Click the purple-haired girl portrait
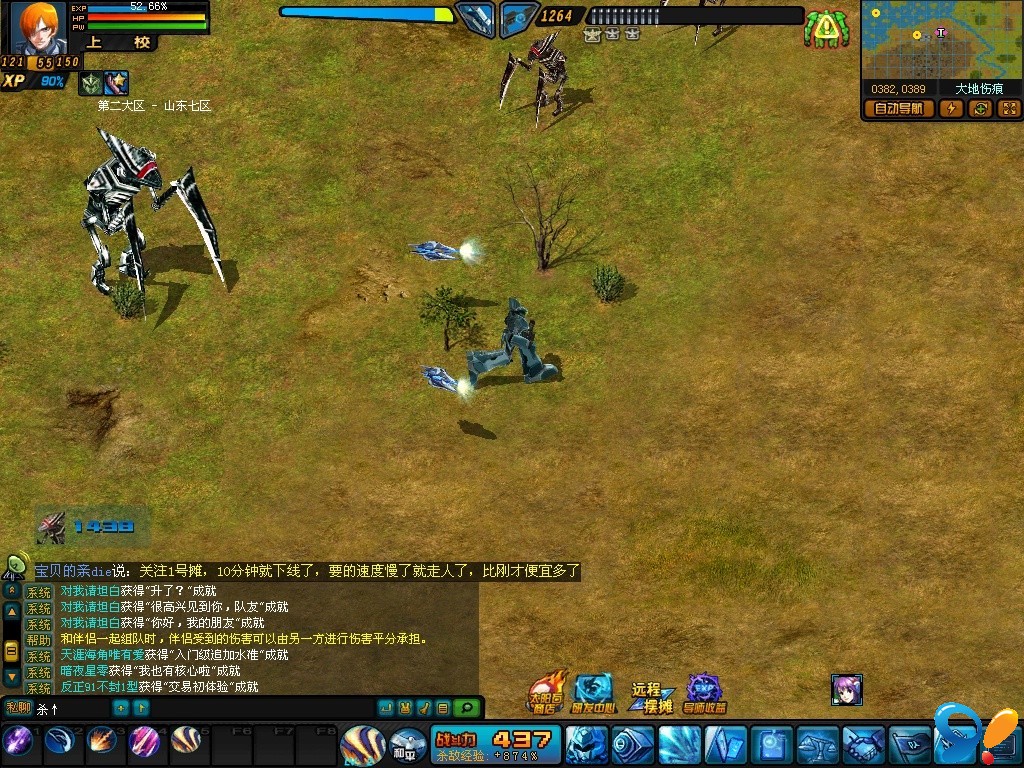 tap(847, 690)
